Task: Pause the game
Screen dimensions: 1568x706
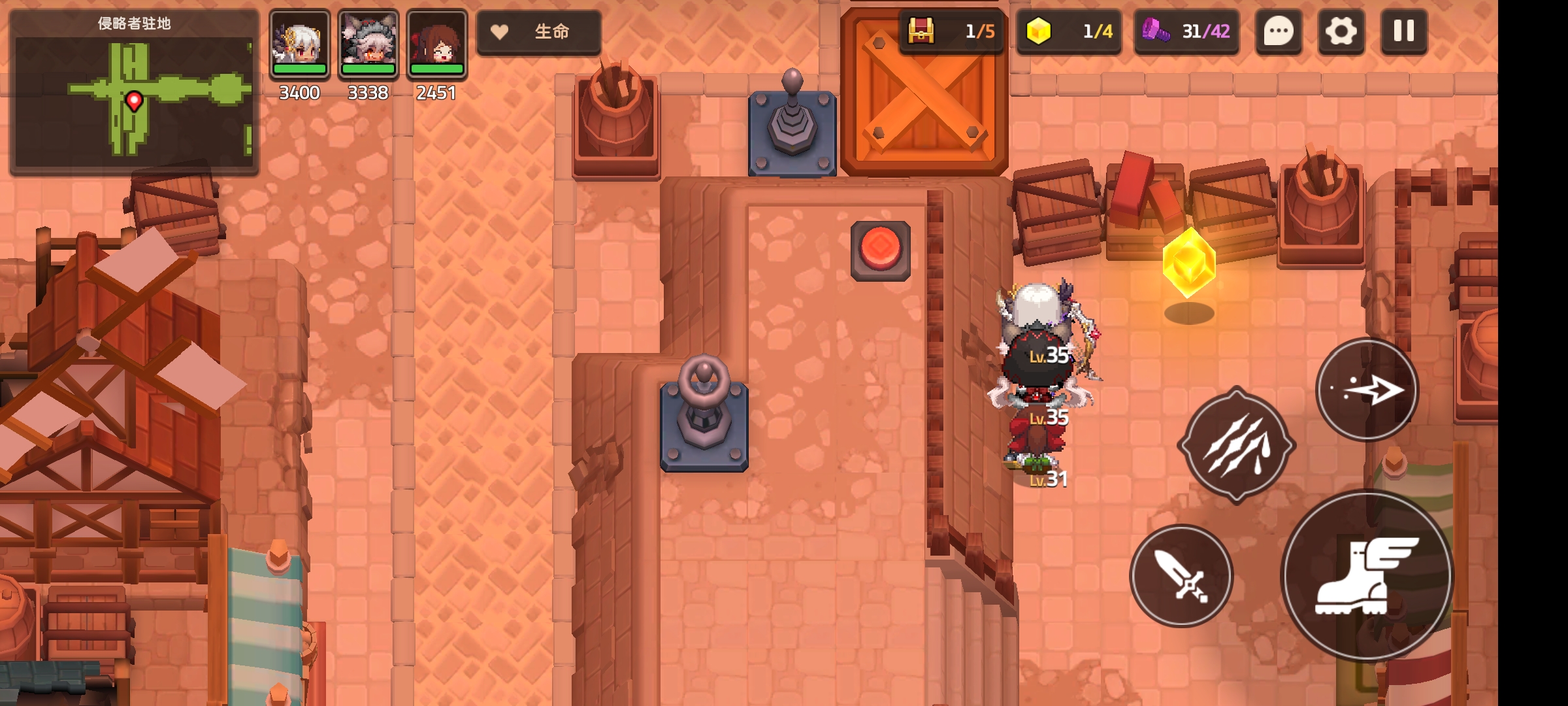Action: point(1403,31)
